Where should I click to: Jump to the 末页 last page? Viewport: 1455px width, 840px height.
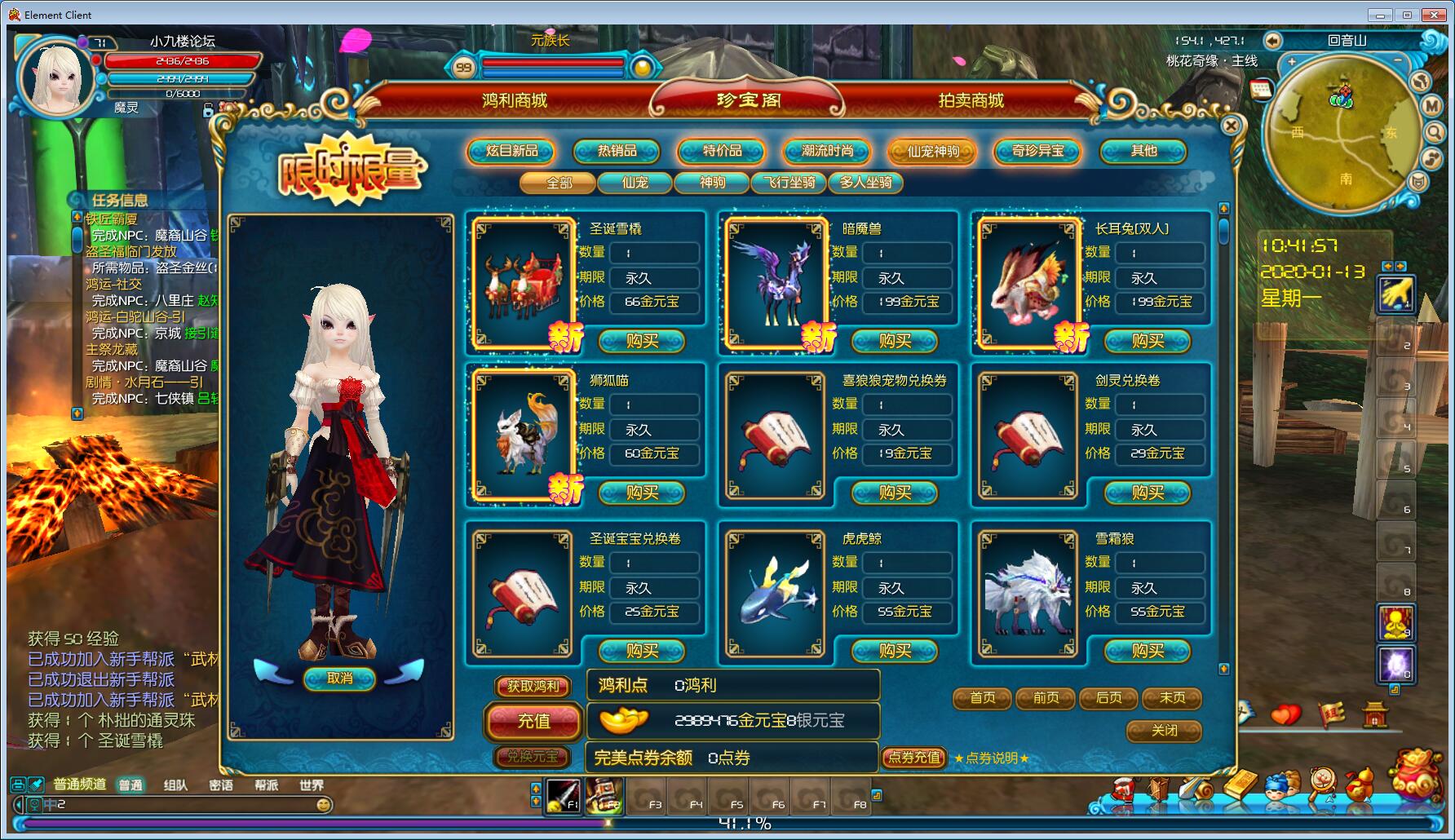(x=1172, y=698)
